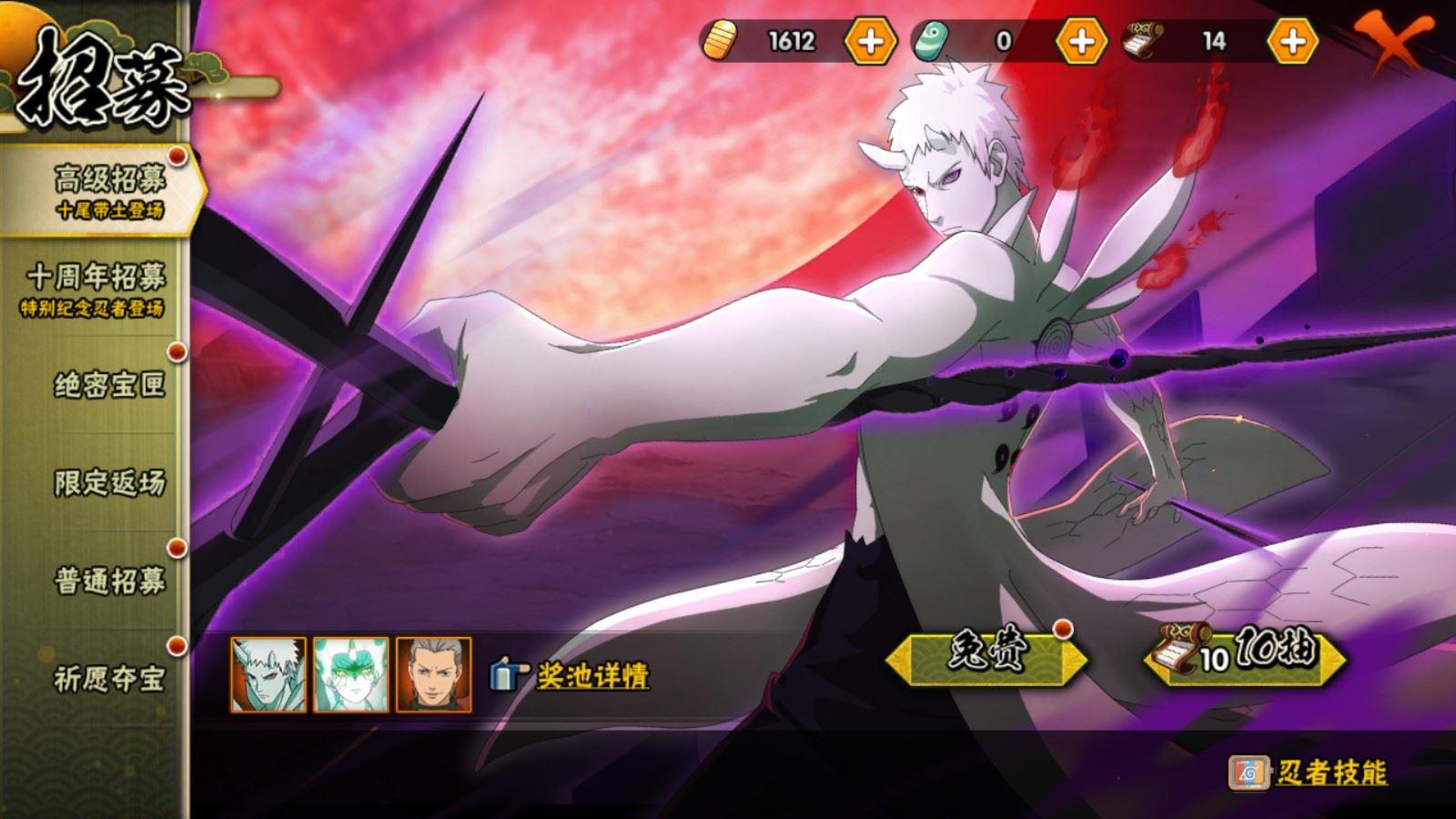Click the gold coin currency icon
The height and width of the screenshot is (819, 1456).
click(722, 40)
